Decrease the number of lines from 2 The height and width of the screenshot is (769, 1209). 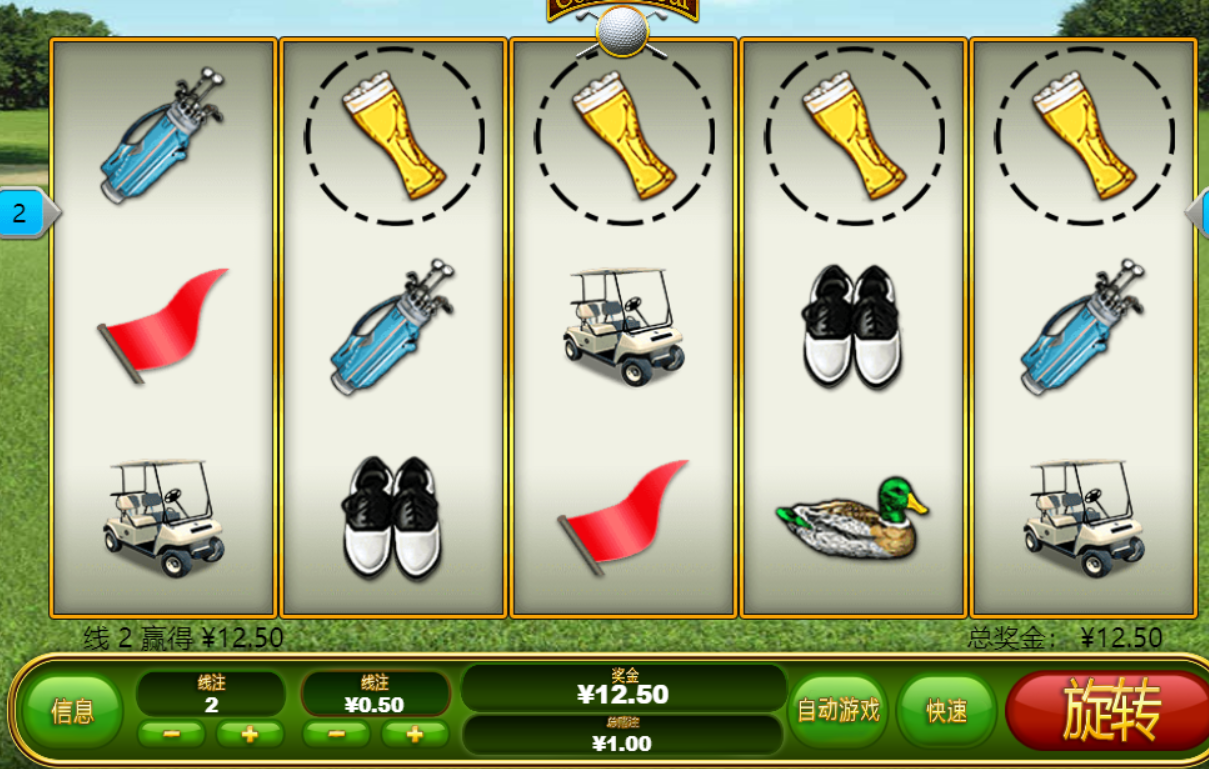[171, 734]
